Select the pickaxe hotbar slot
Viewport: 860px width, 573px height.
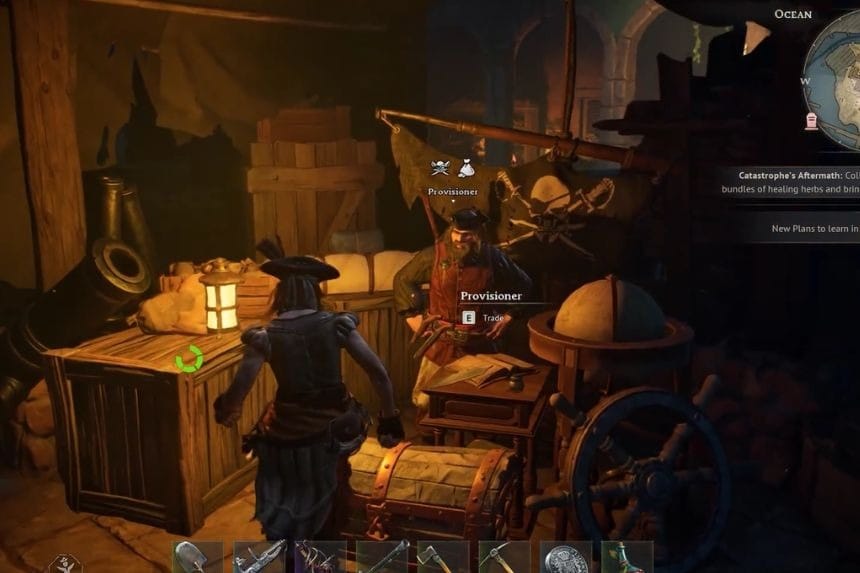(x=504, y=558)
